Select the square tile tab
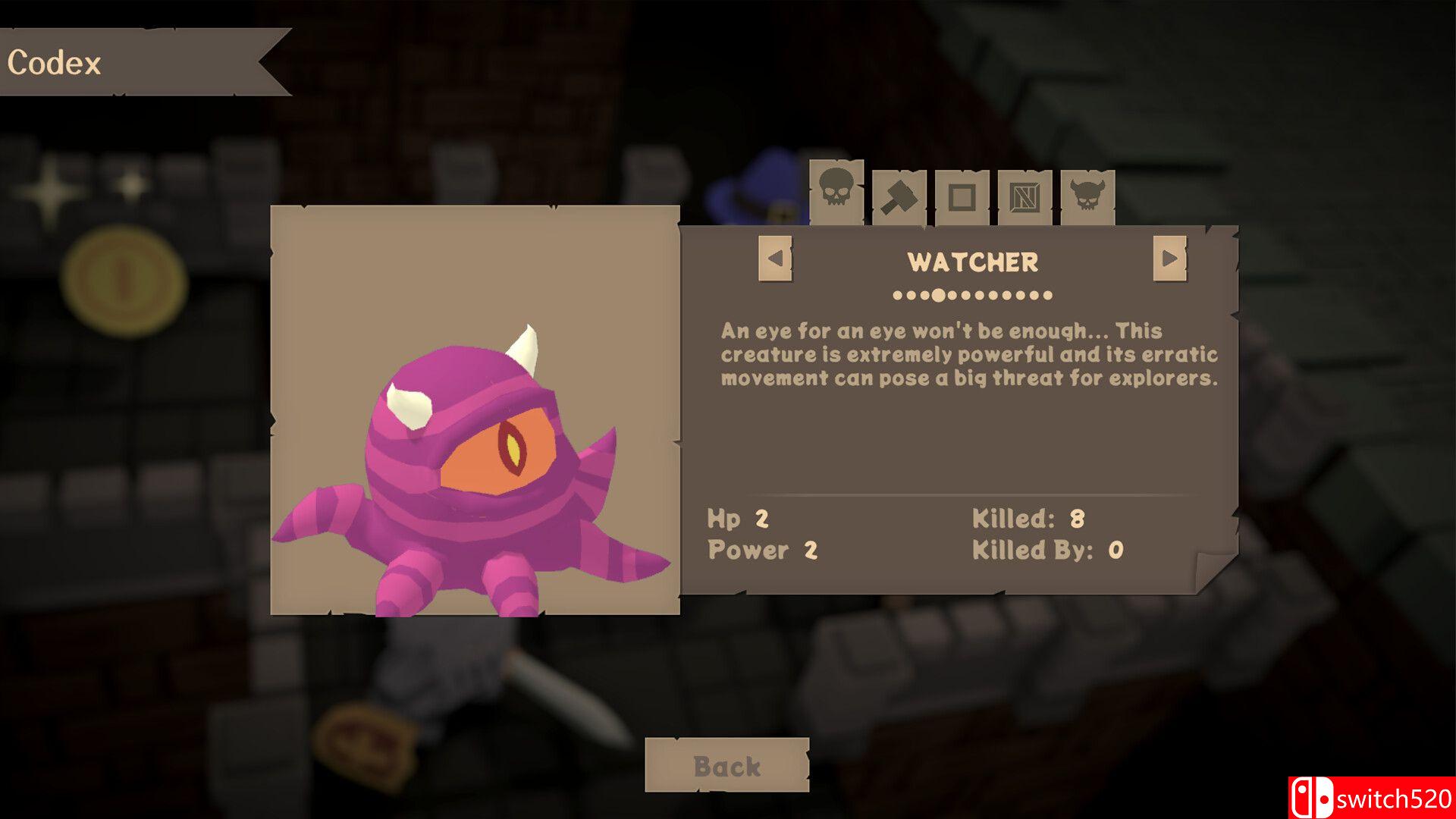Viewport: 1456px width, 819px height. click(x=962, y=198)
